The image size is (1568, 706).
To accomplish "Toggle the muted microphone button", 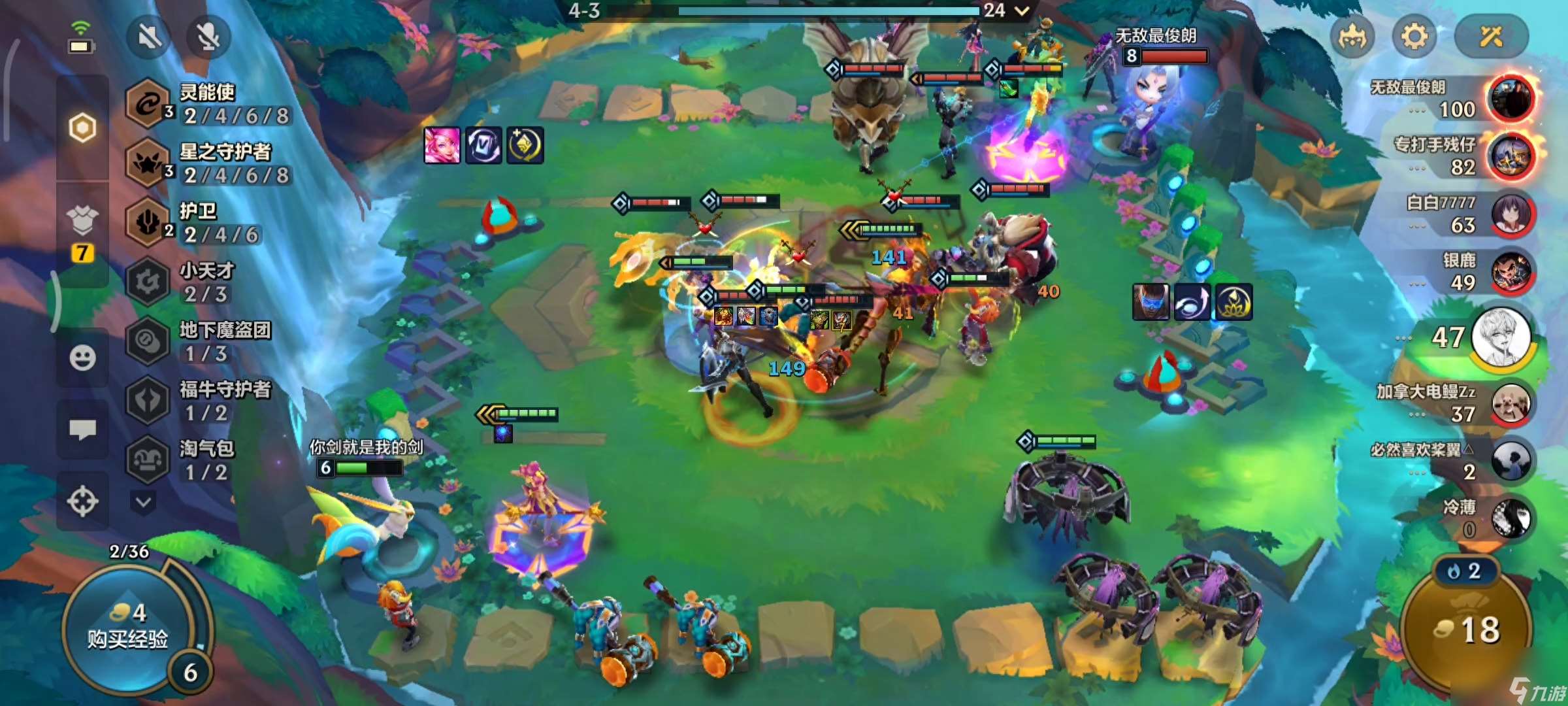I will [208, 37].
